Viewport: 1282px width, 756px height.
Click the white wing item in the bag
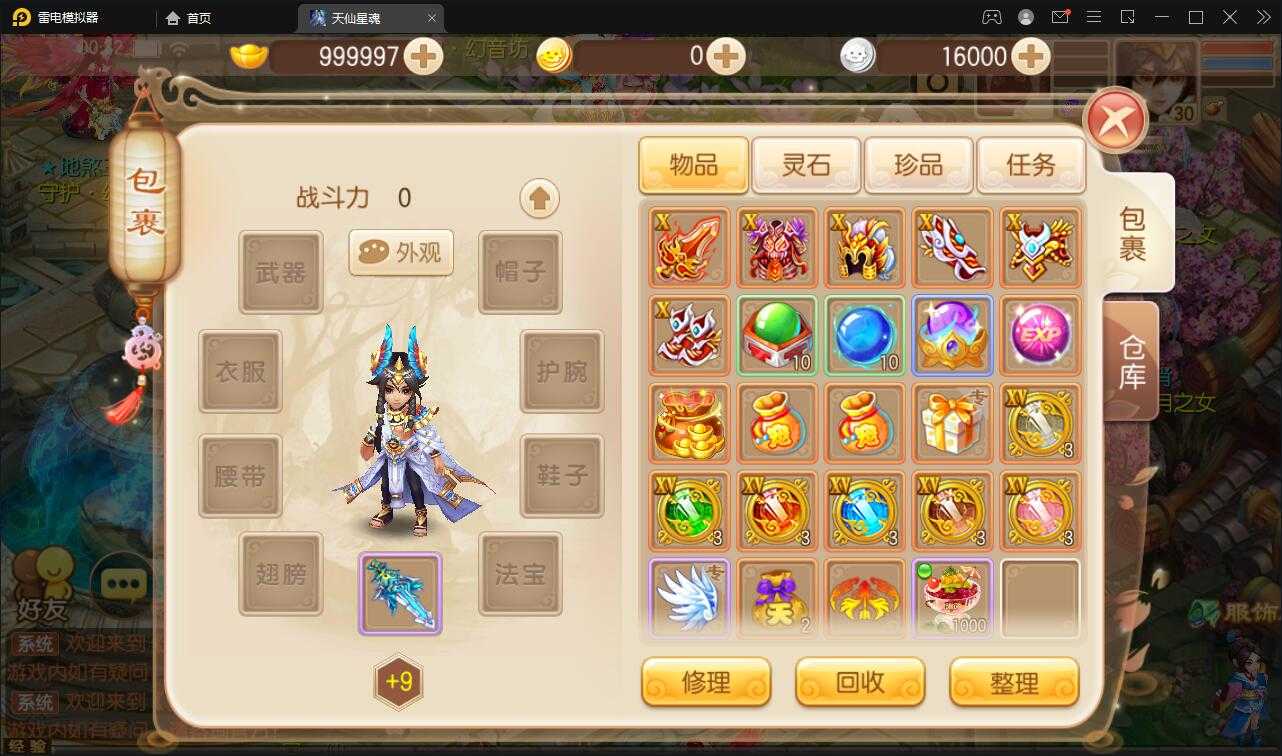[x=689, y=599]
